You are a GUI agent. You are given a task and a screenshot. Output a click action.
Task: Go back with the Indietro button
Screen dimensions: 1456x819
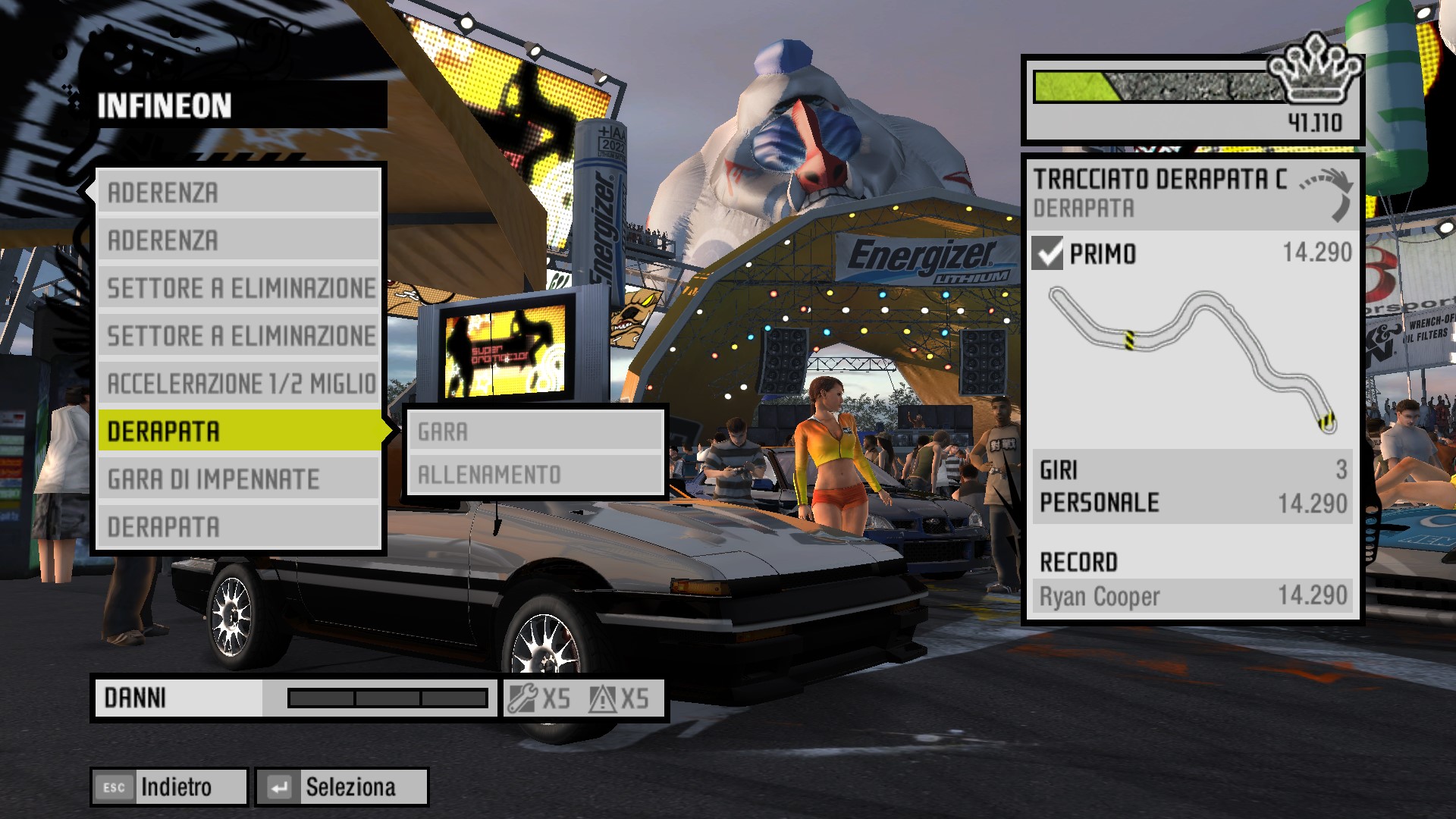[x=169, y=787]
